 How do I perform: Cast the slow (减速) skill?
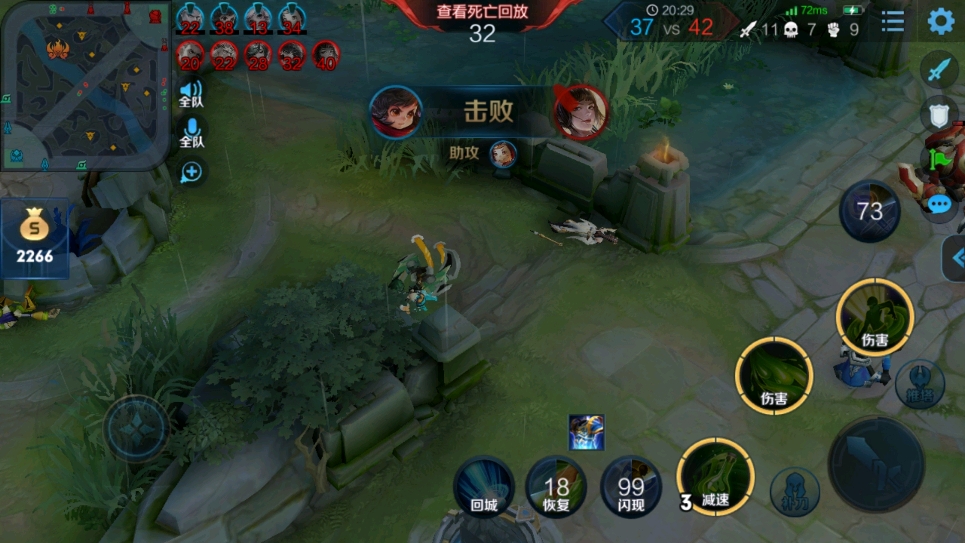tap(715, 477)
